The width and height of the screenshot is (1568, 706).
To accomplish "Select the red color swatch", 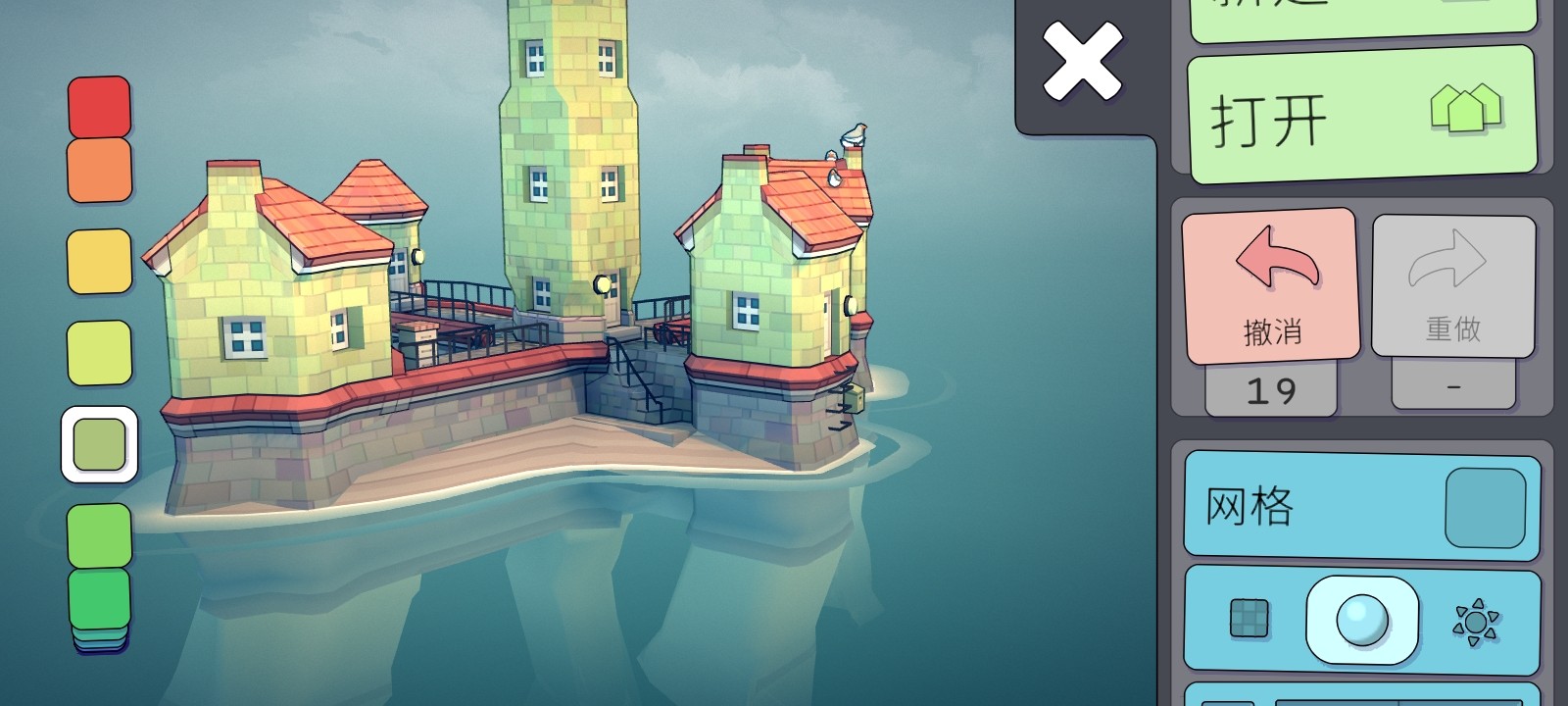I will point(99,106).
